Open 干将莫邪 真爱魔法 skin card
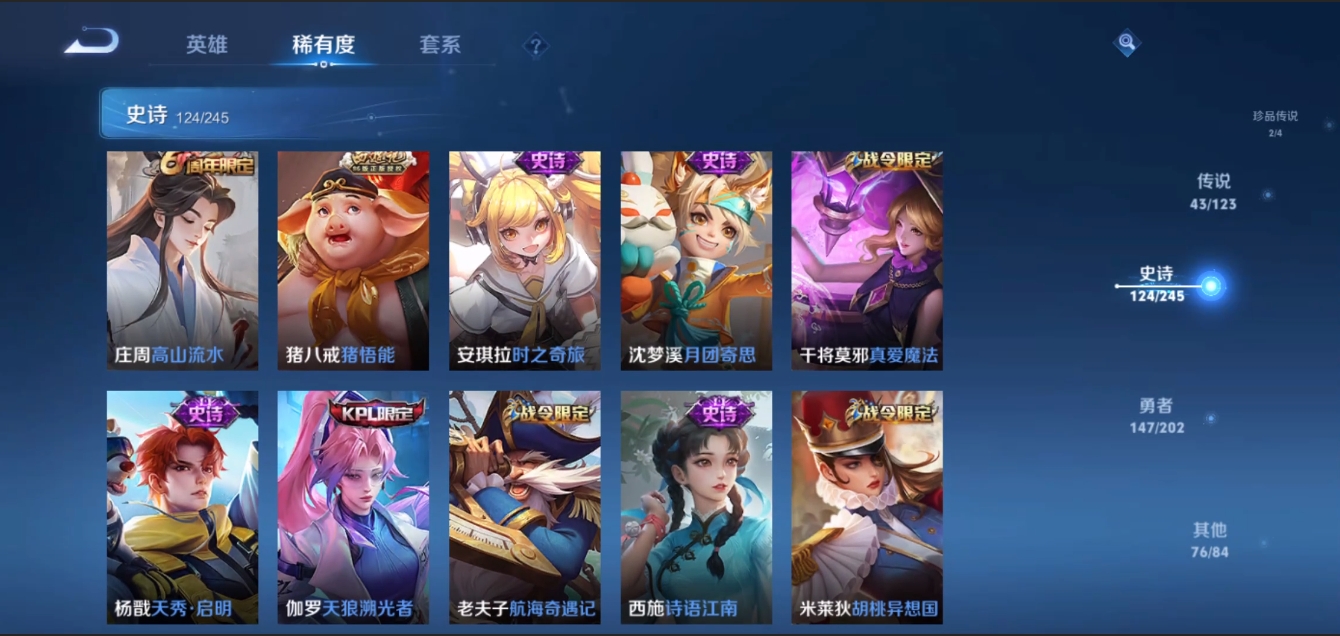The image size is (1340, 636). [867, 261]
